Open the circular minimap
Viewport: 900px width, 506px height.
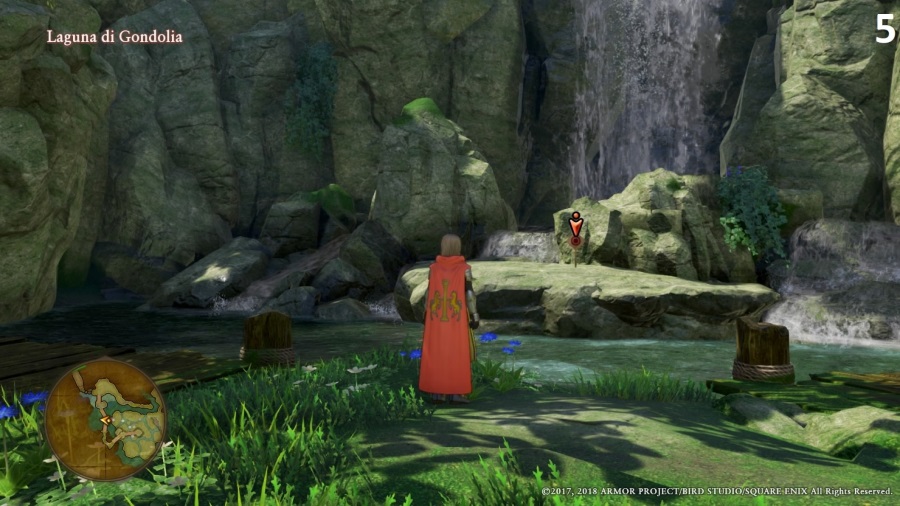click(x=105, y=419)
